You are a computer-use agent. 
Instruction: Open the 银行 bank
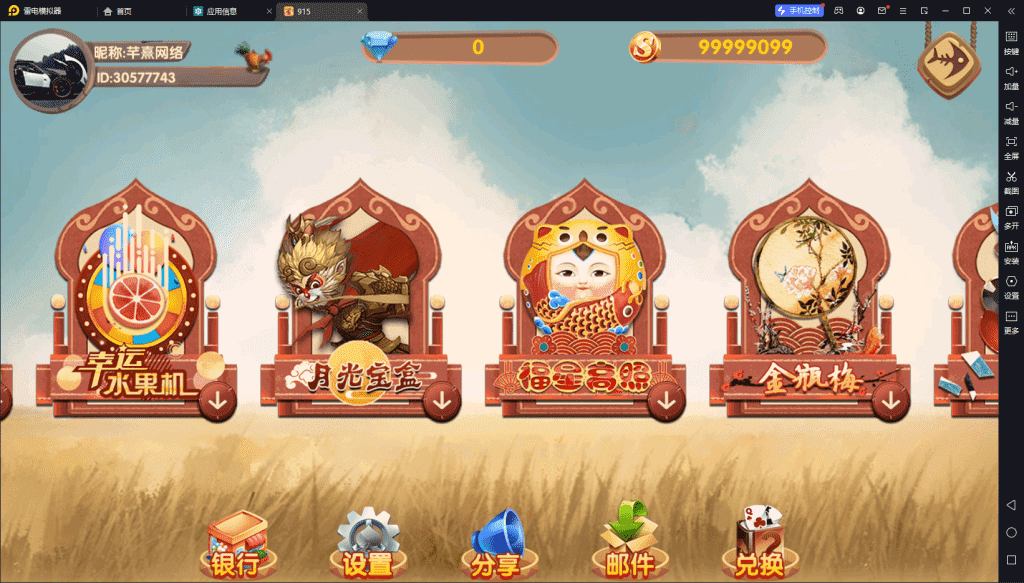(x=236, y=547)
